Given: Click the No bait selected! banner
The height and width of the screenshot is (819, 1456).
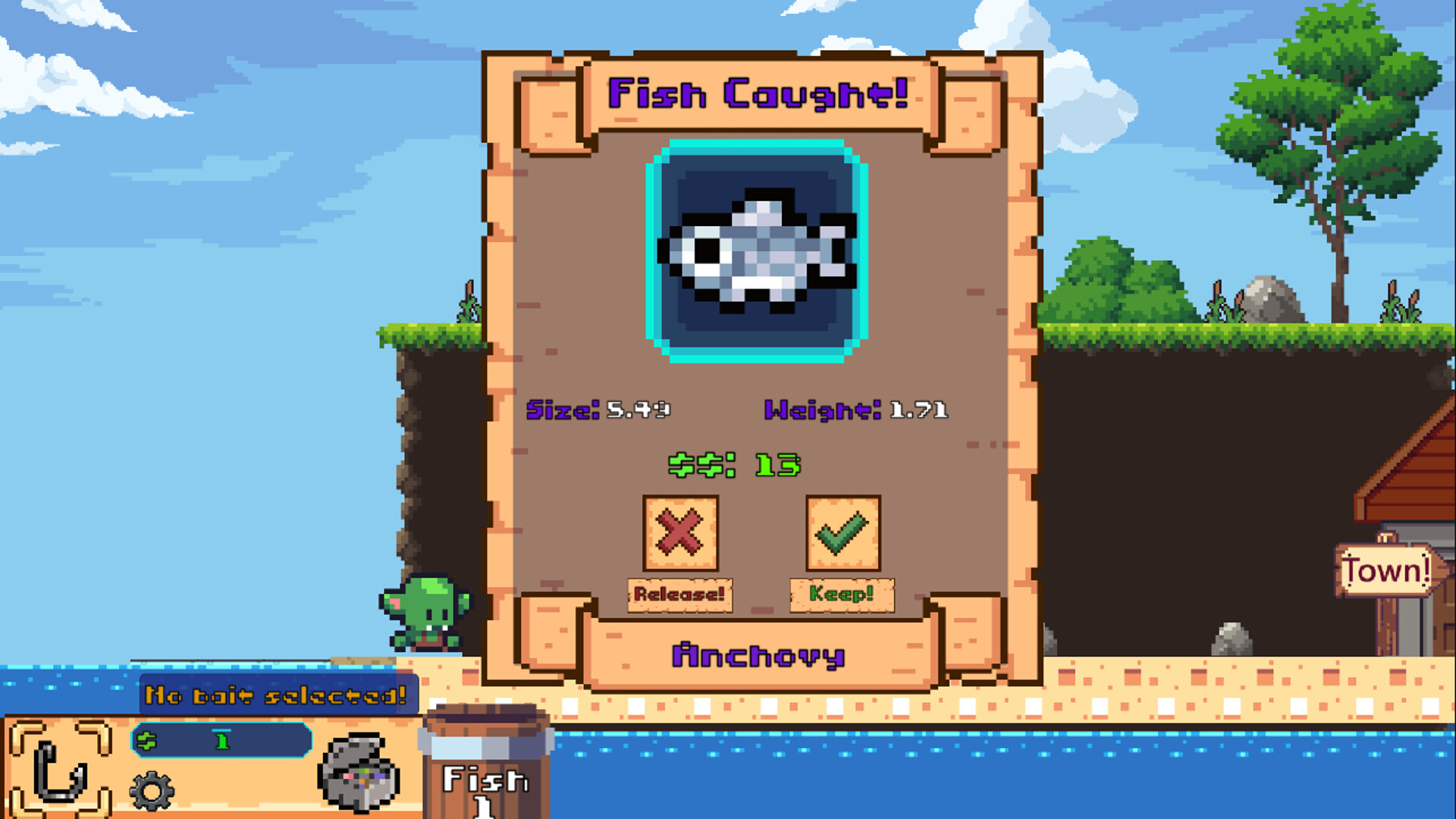Looking at the screenshot, I should click(278, 692).
